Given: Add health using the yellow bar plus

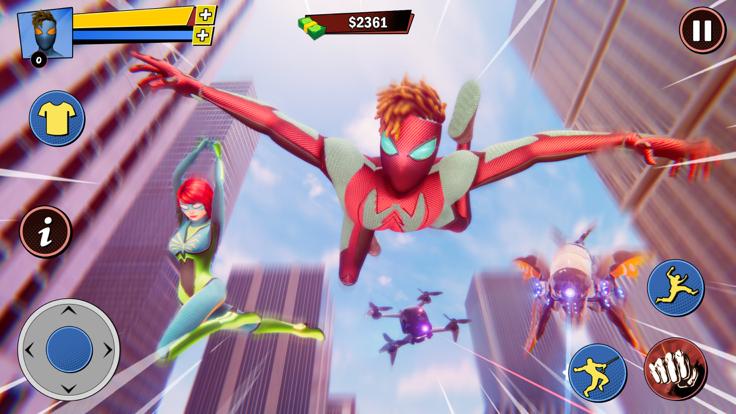Looking at the screenshot, I should pos(206,15).
